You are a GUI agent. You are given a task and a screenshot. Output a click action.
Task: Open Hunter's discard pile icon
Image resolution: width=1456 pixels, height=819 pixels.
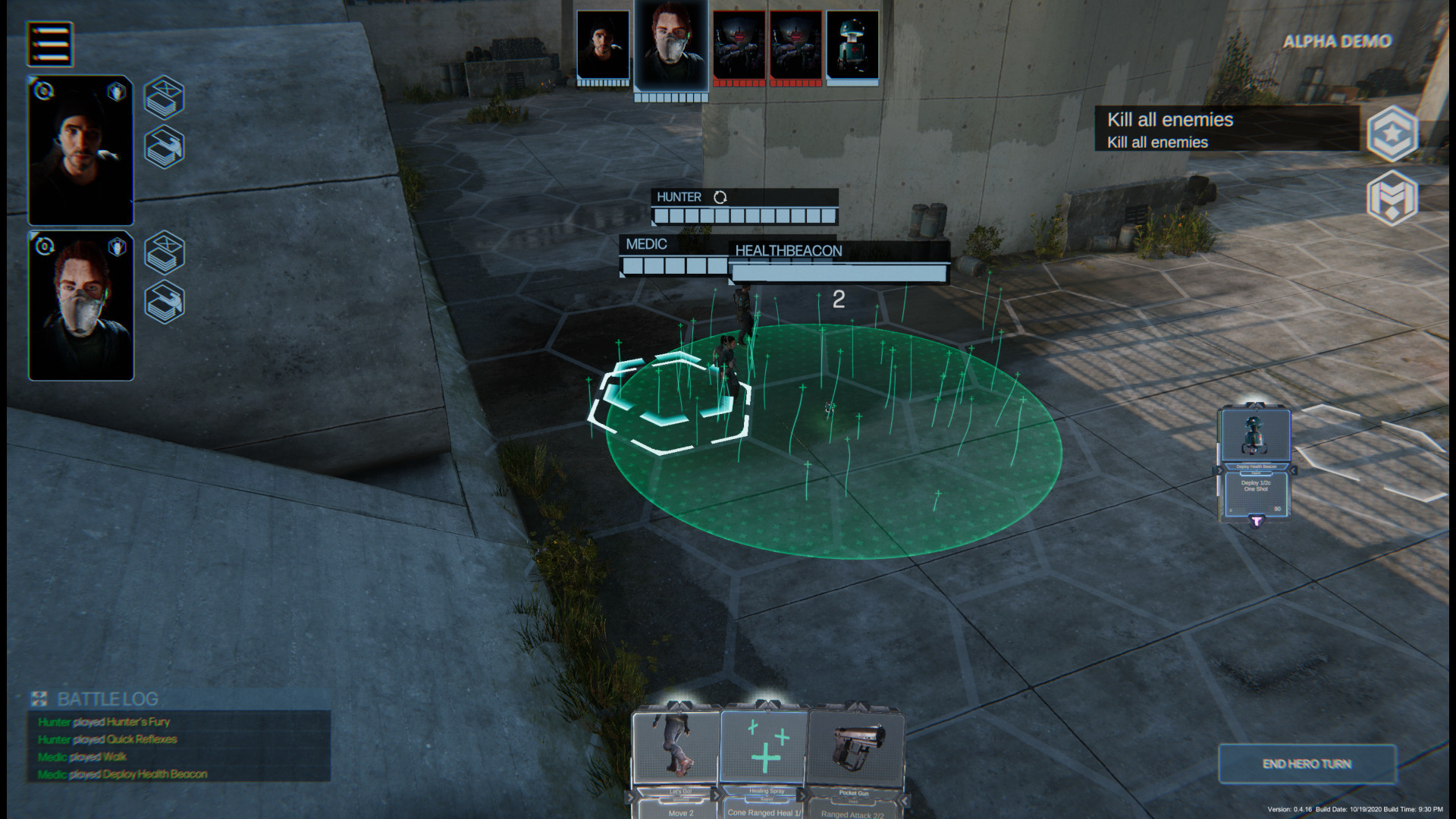click(x=165, y=97)
